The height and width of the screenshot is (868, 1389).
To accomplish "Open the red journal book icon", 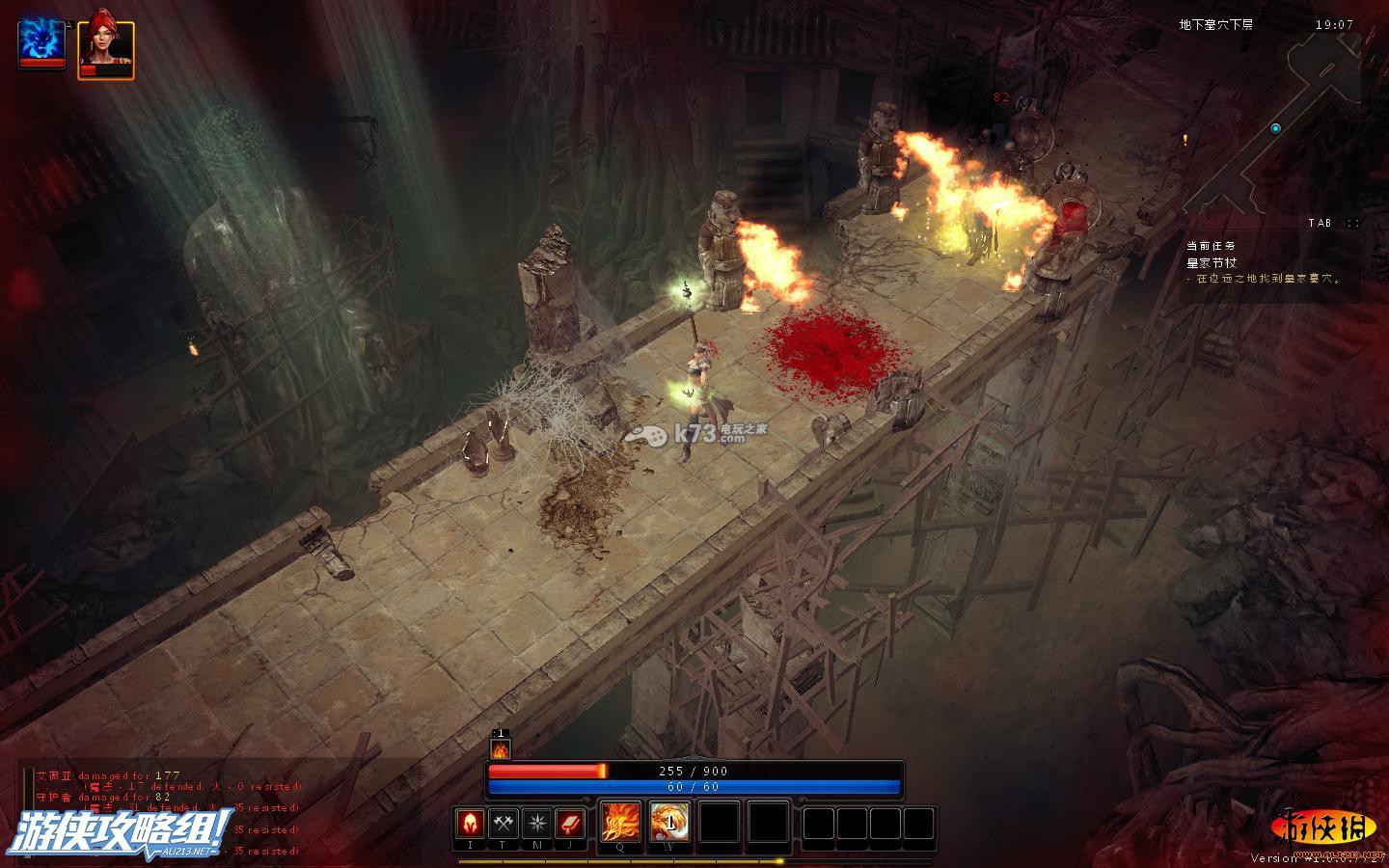I will point(570,824).
